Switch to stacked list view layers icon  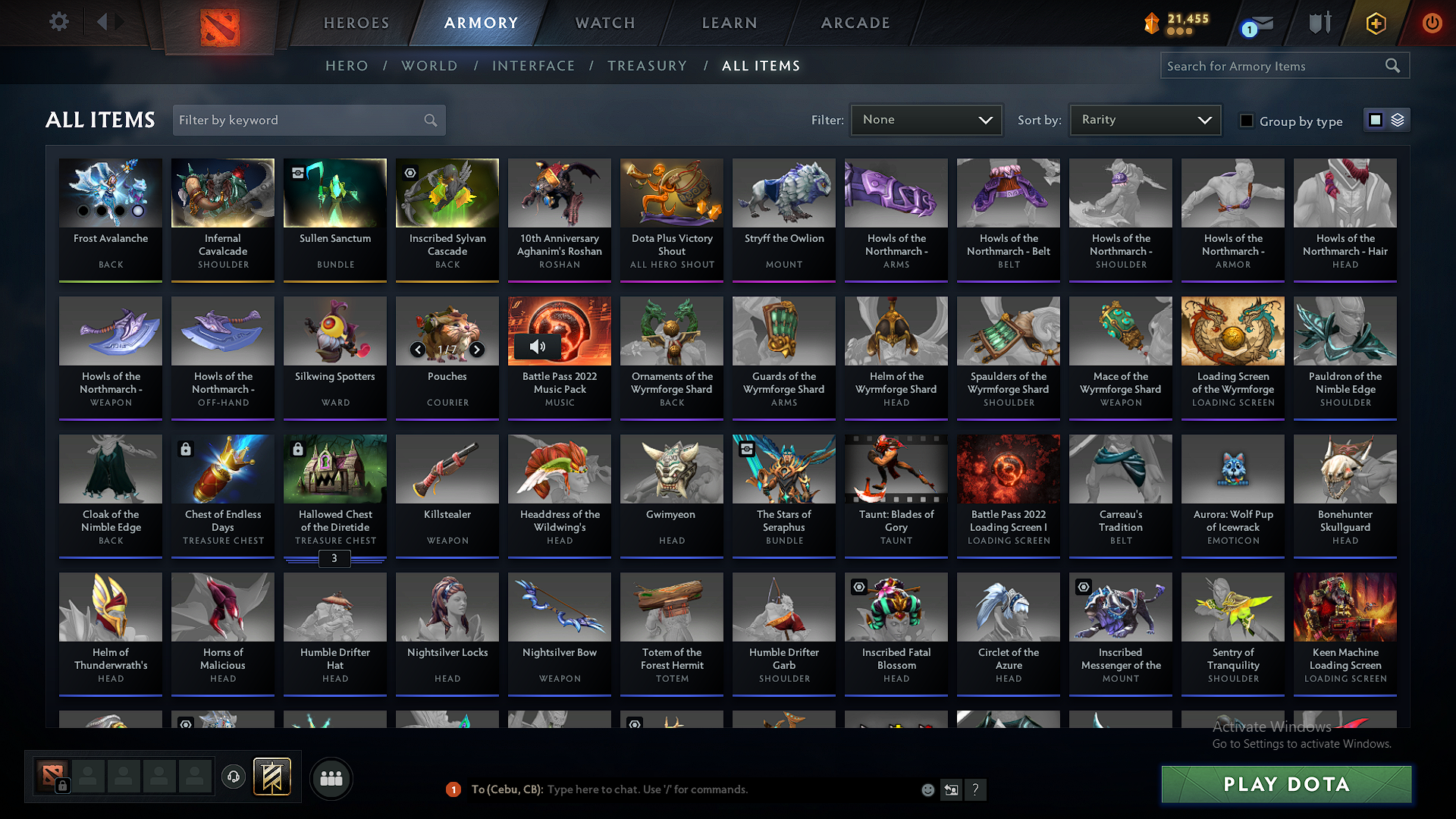click(1398, 119)
